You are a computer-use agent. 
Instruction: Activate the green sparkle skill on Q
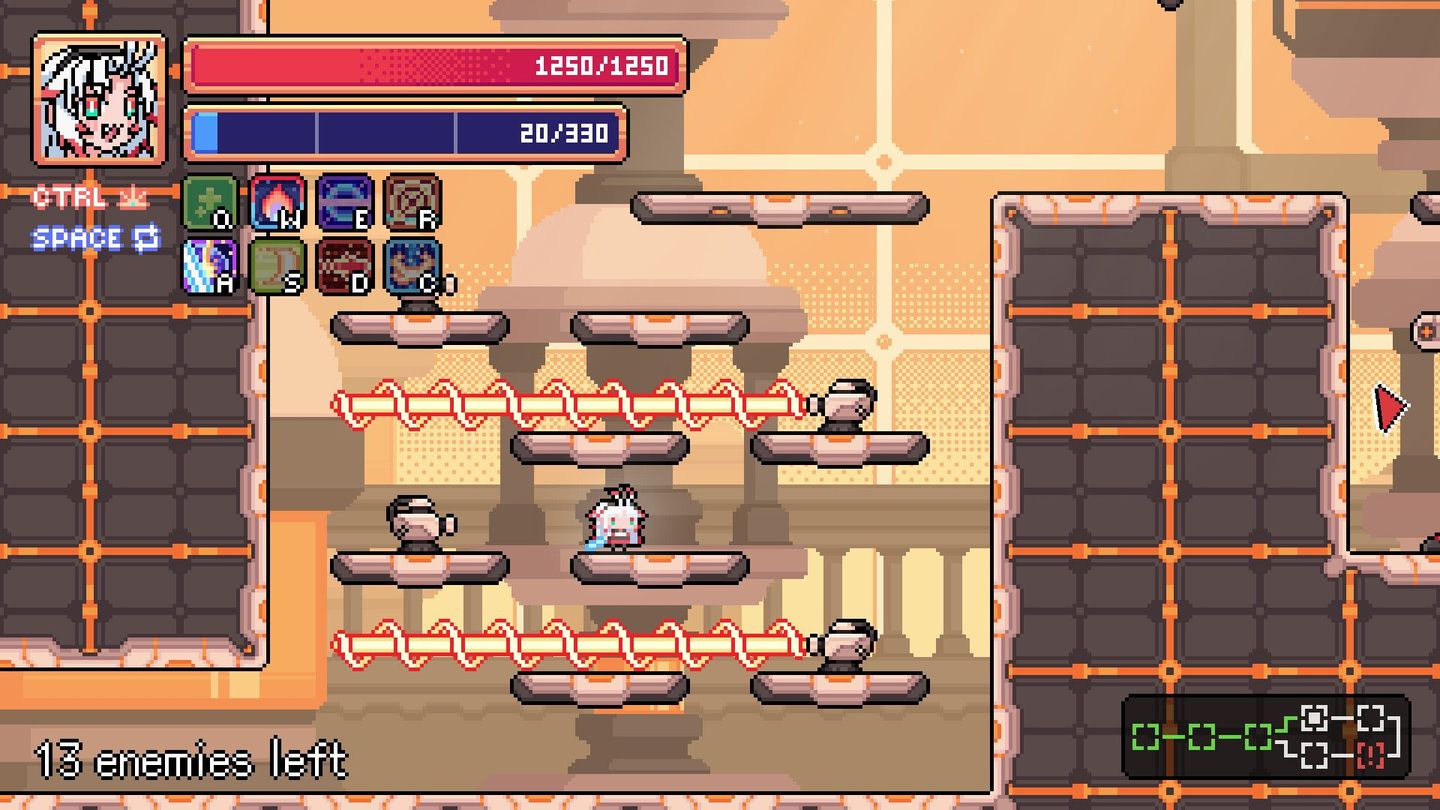210,202
